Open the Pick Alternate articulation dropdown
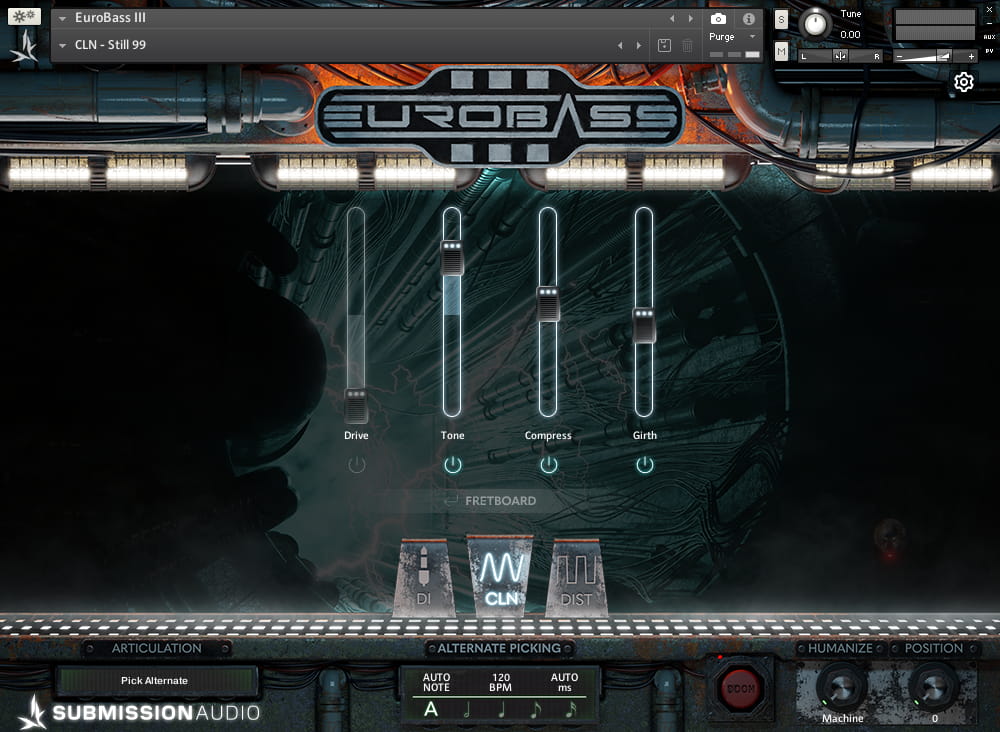Image resolution: width=1000 pixels, height=732 pixels. pos(156,681)
